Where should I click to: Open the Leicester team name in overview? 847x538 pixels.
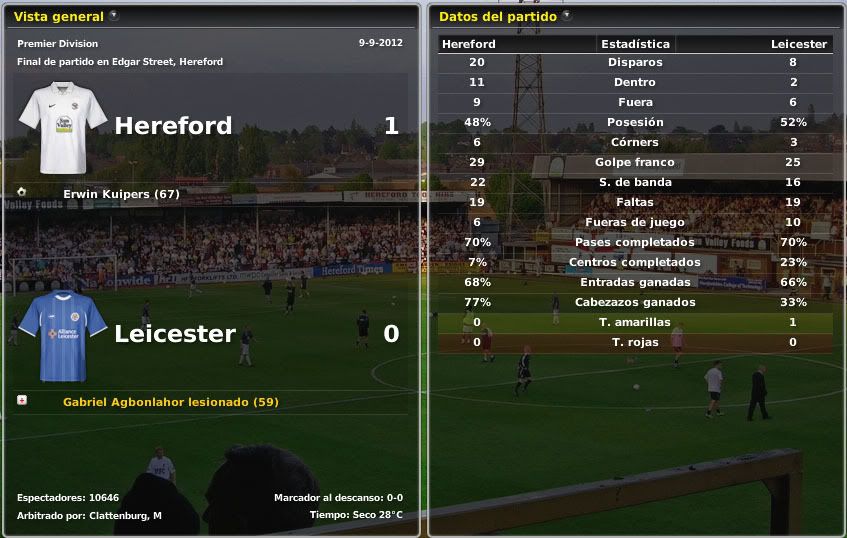[175, 334]
